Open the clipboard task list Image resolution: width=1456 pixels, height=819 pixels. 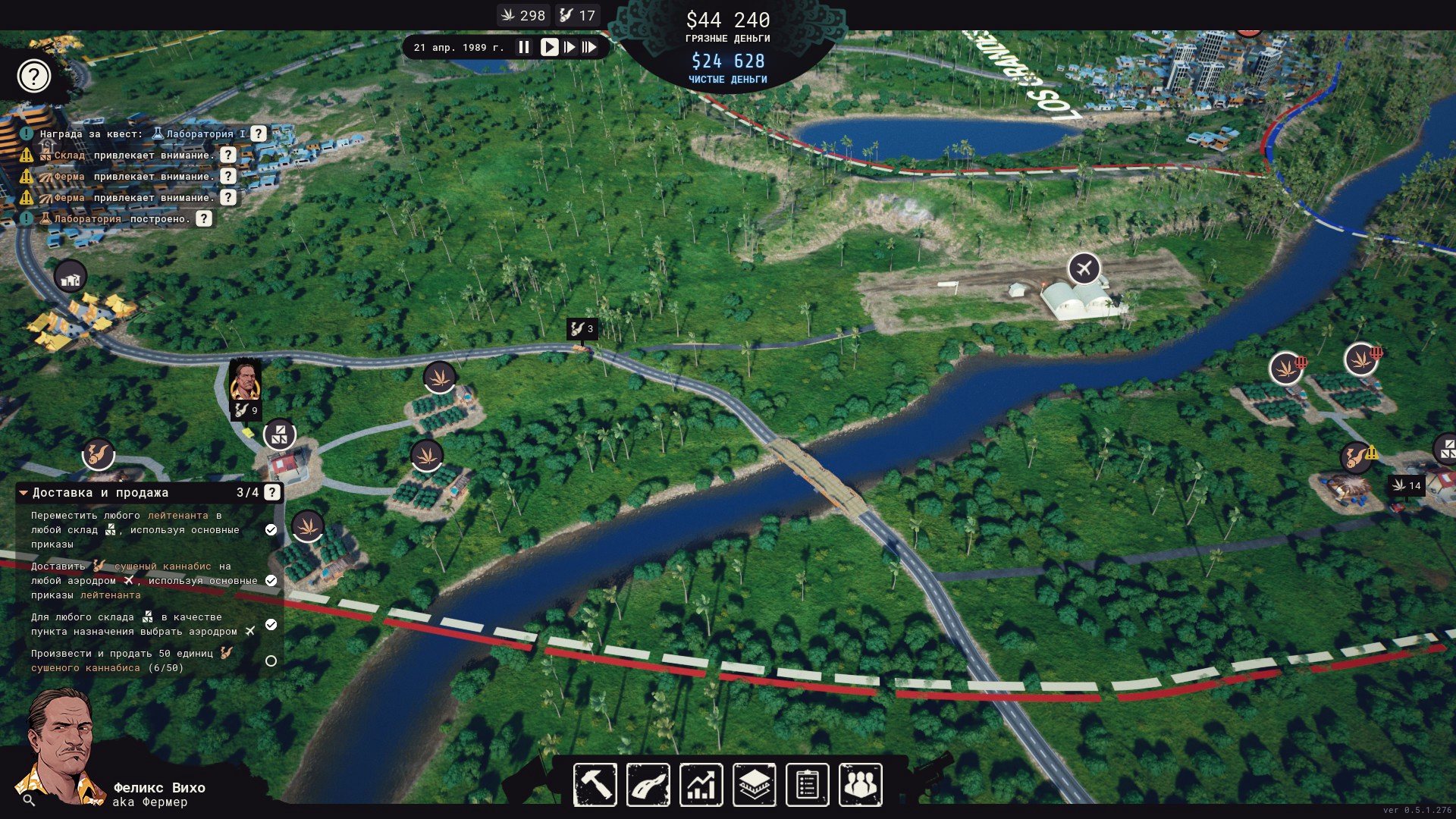coord(808,785)
